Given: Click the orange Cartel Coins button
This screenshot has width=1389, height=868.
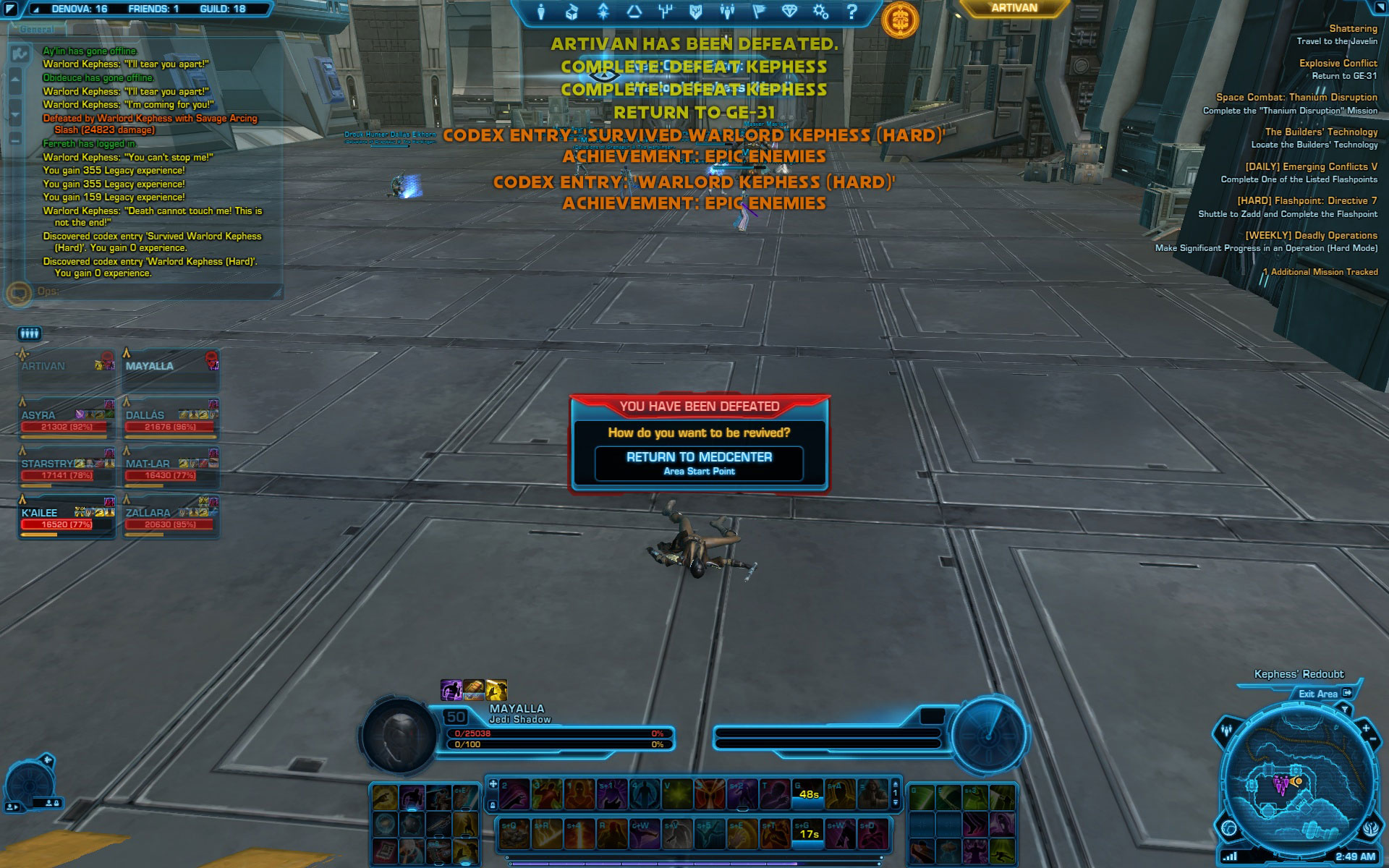Looking at the screenshot, I should [900, 20].
